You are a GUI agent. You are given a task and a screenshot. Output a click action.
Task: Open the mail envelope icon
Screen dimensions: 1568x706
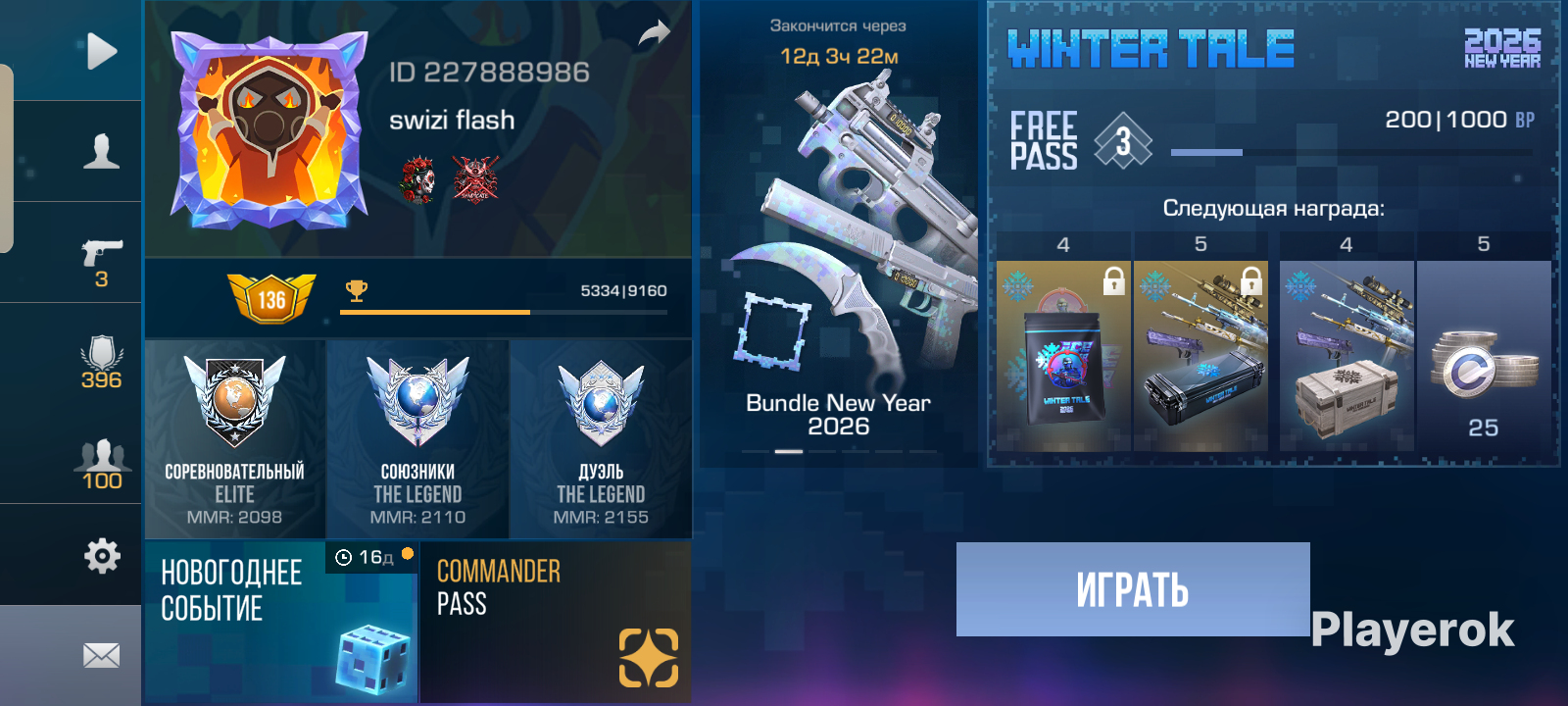(101, 655)
